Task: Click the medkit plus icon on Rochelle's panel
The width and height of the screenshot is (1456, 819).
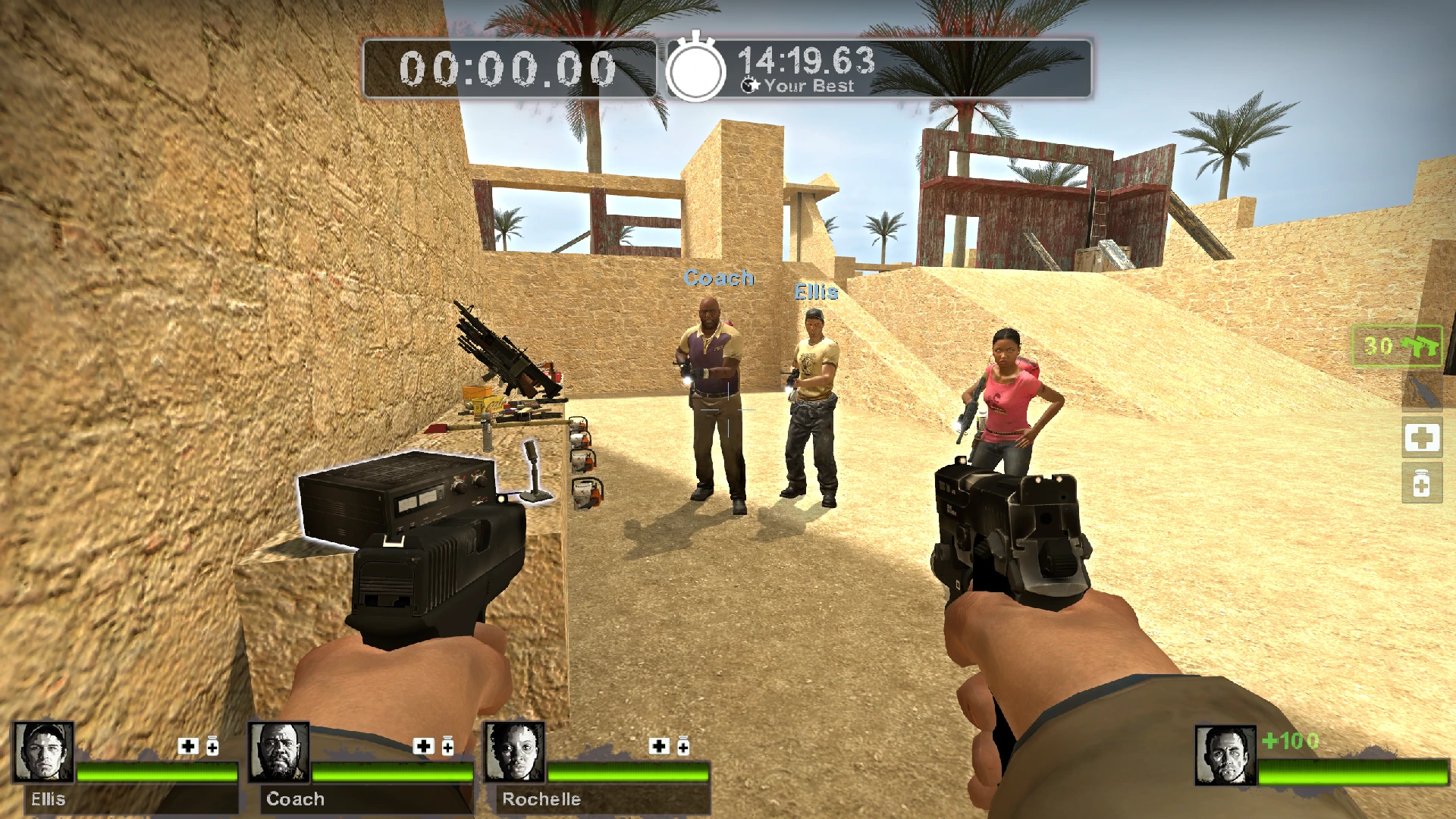Action: (657, 745)
